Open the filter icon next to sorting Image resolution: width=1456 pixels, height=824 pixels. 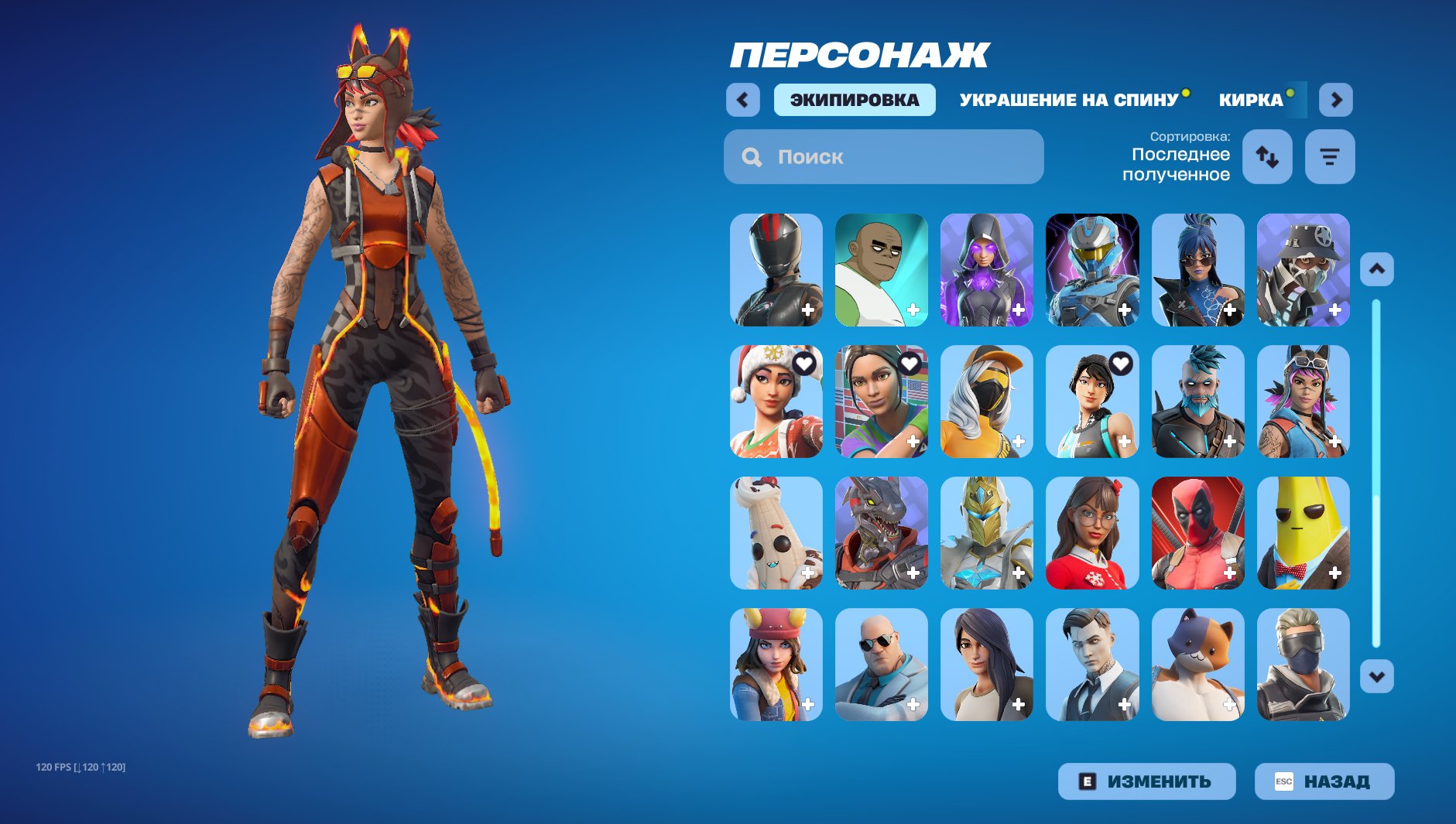[x=1329, y=157]
